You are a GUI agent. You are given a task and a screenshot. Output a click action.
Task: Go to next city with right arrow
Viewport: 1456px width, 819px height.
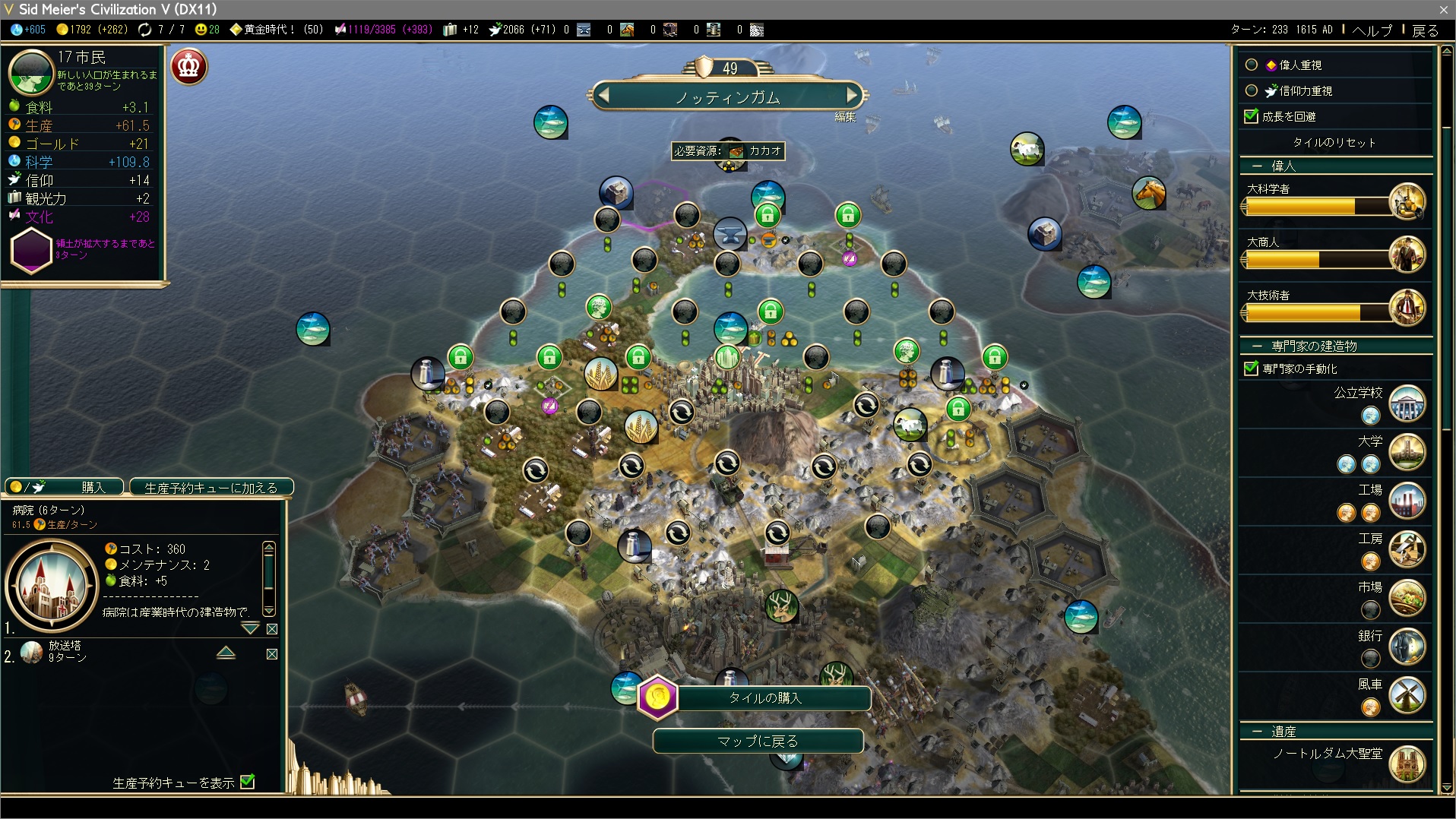[852, 96]
